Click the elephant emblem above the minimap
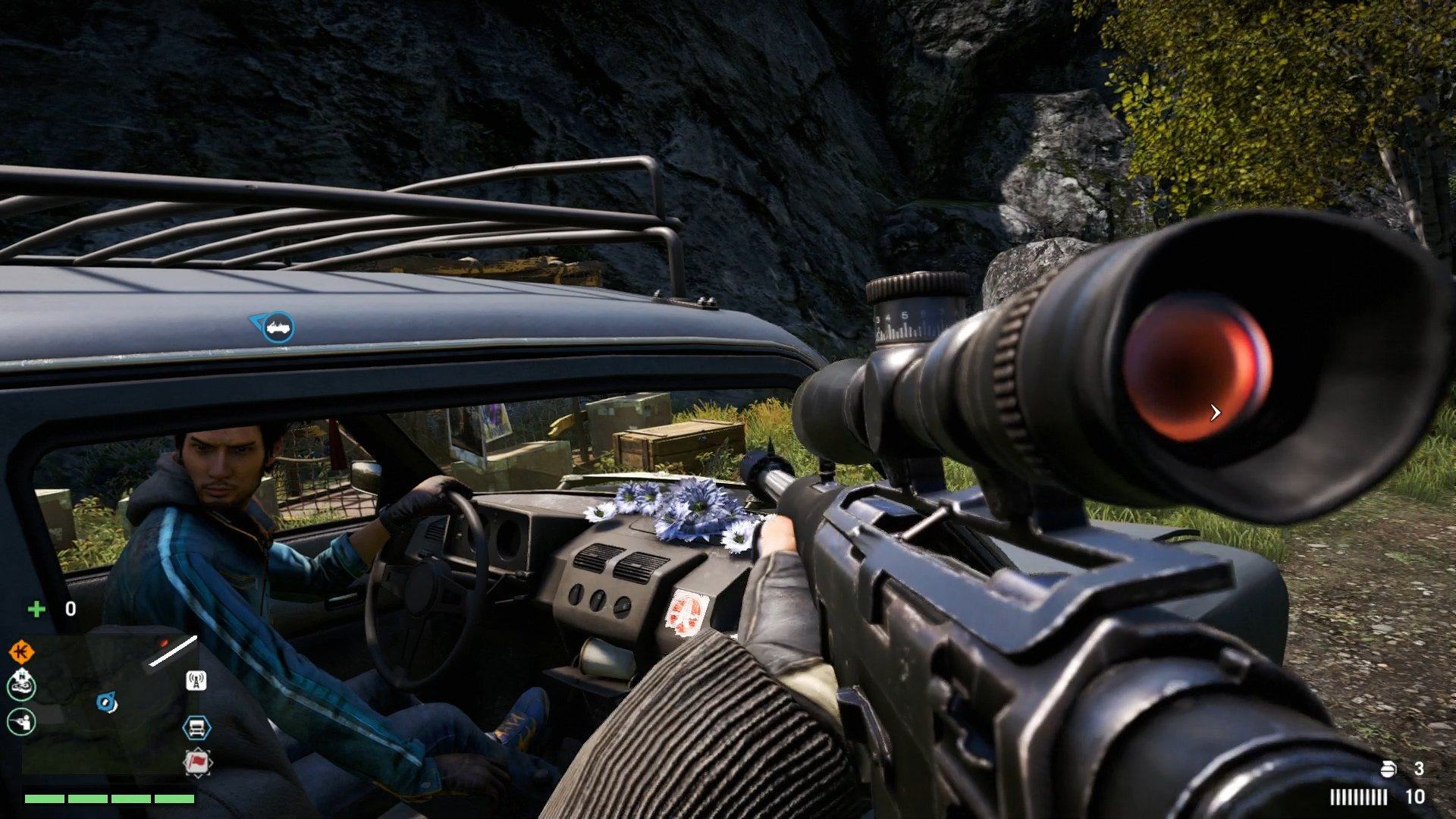 point(21,684)
